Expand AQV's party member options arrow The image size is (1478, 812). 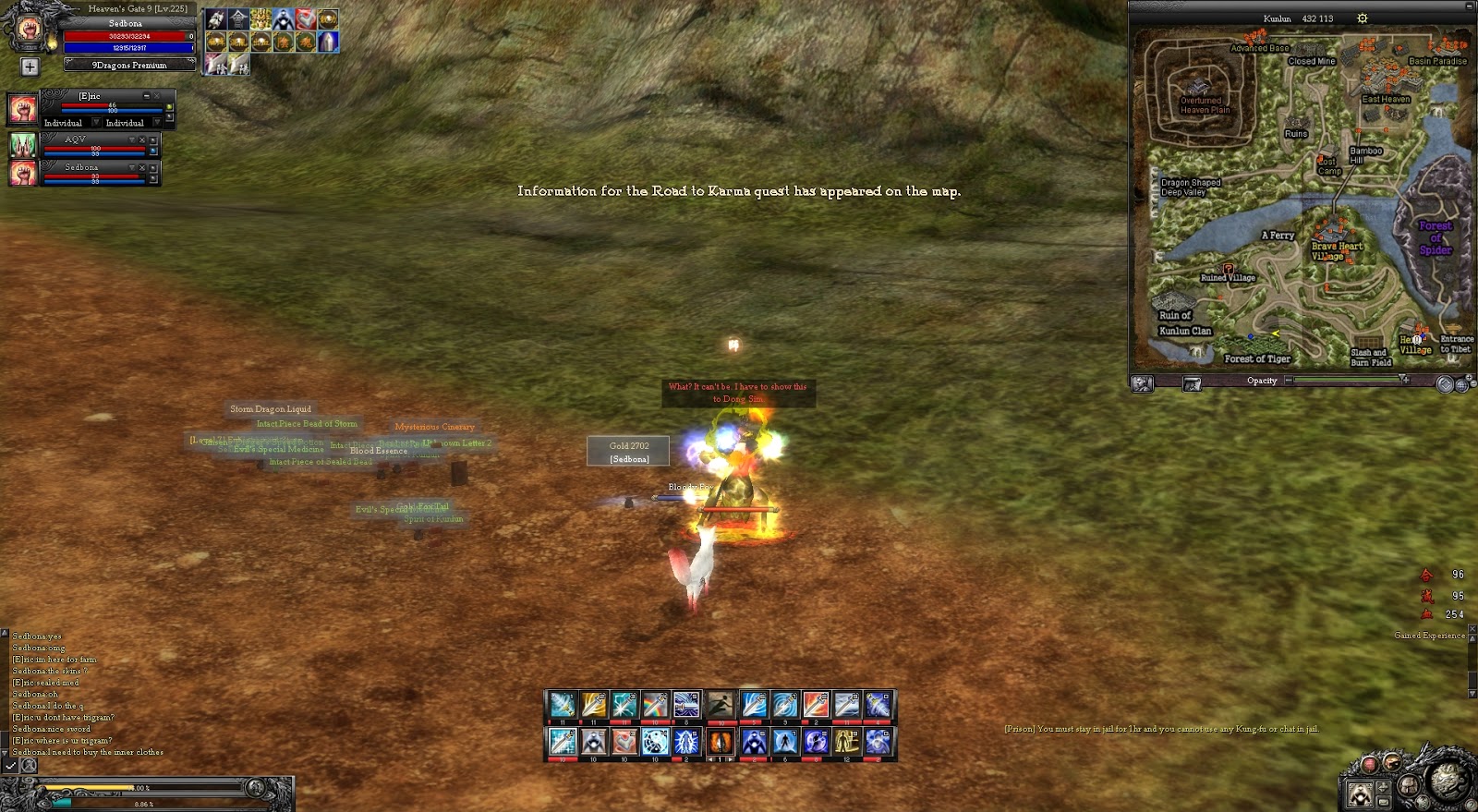pyautogui.click(x=132, y=139)
